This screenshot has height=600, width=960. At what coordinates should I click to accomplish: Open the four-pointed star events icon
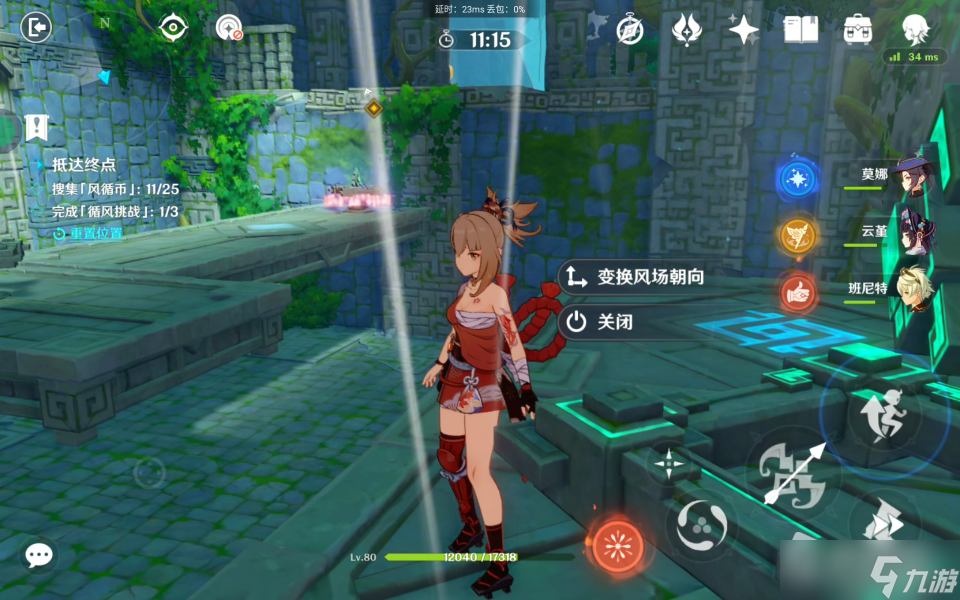pyautogui.click(x=743, y=29)
